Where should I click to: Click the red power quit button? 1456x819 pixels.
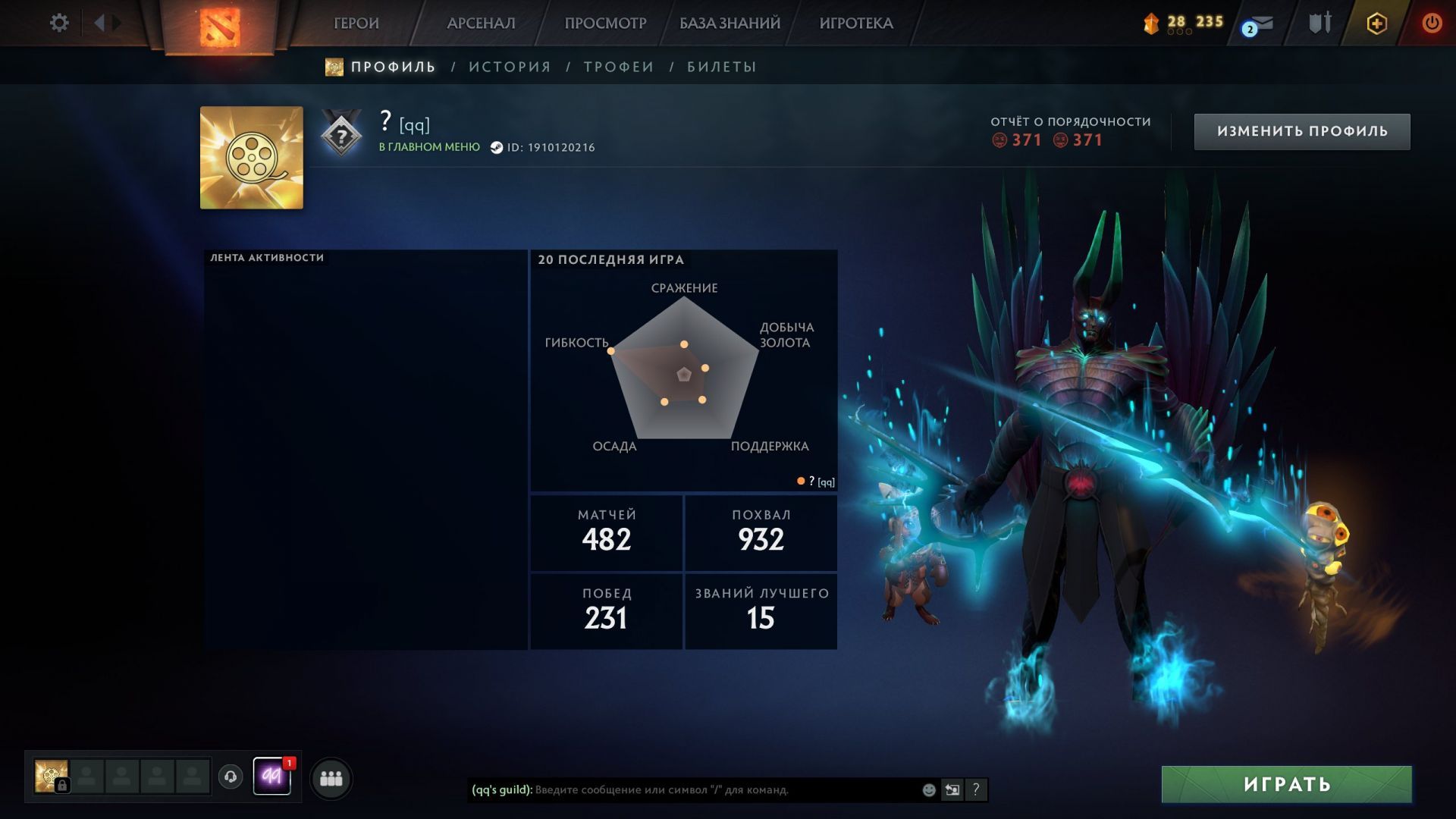[1432, 24]
